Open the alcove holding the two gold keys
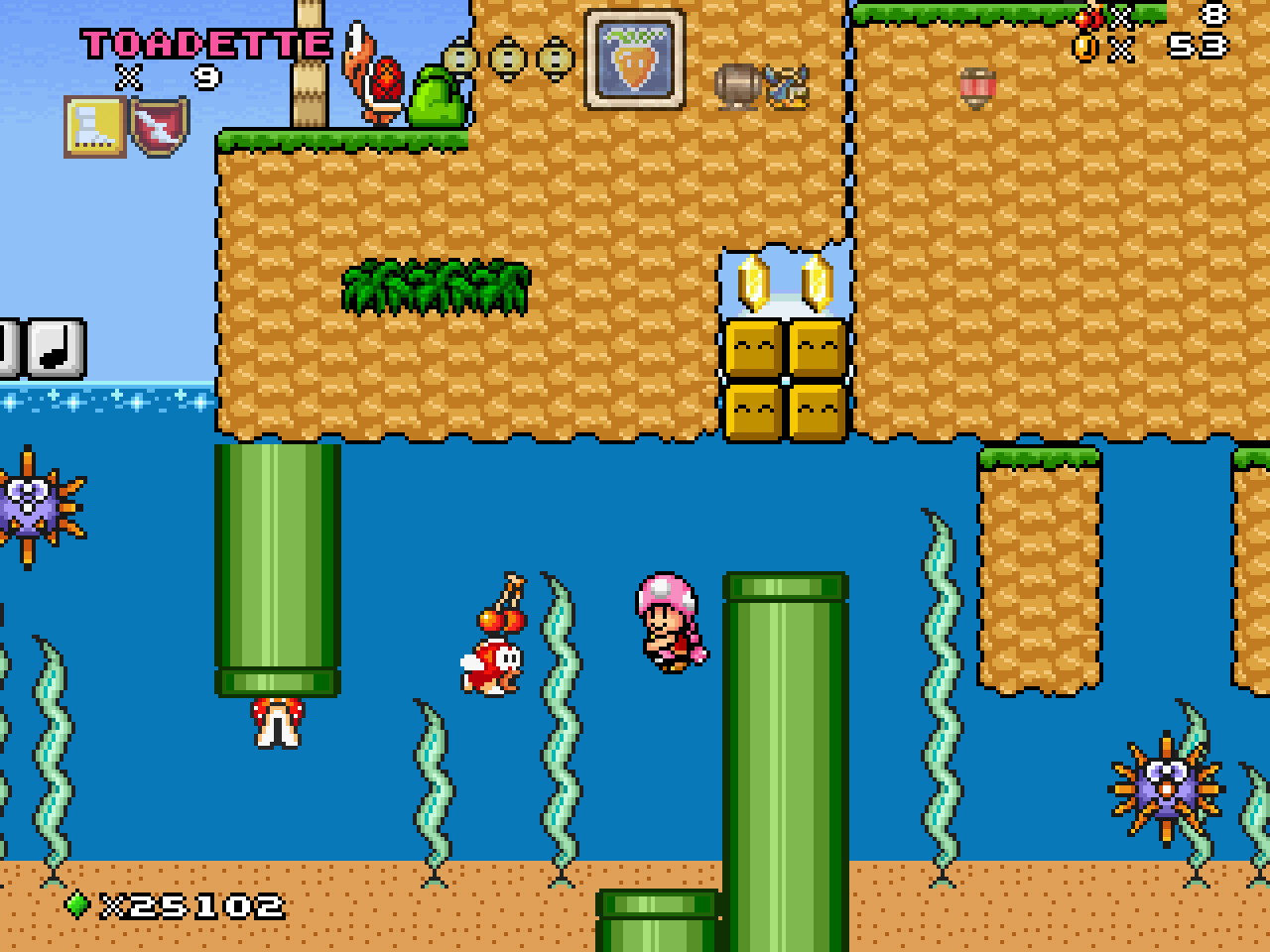 [x=784, y=283]
